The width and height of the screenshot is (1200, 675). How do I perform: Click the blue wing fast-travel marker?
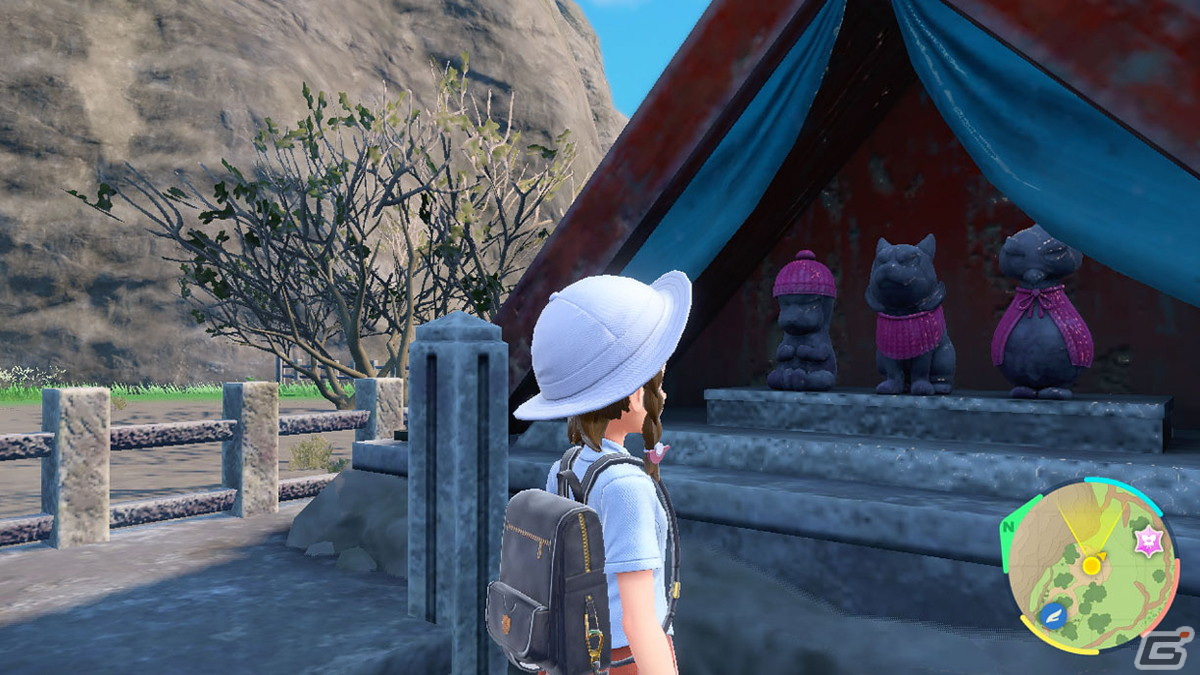1053,616
